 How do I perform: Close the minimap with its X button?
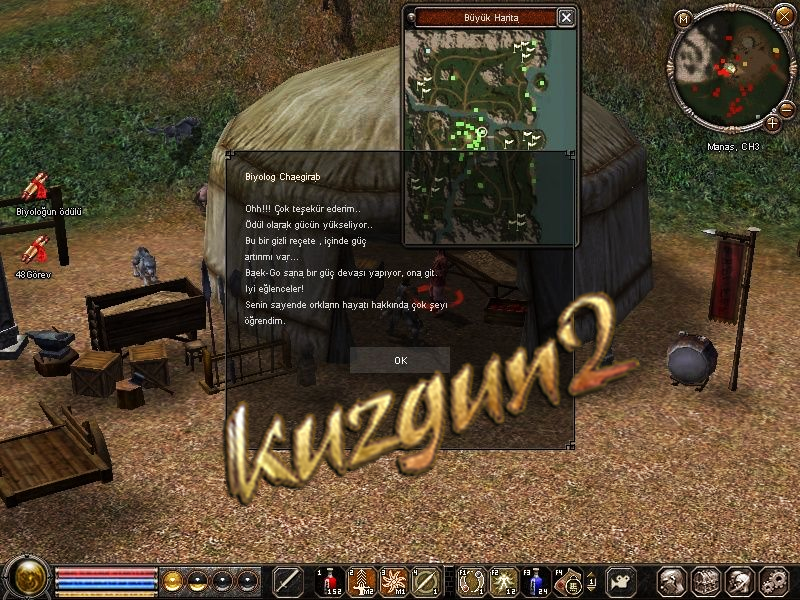click(783, 13)
